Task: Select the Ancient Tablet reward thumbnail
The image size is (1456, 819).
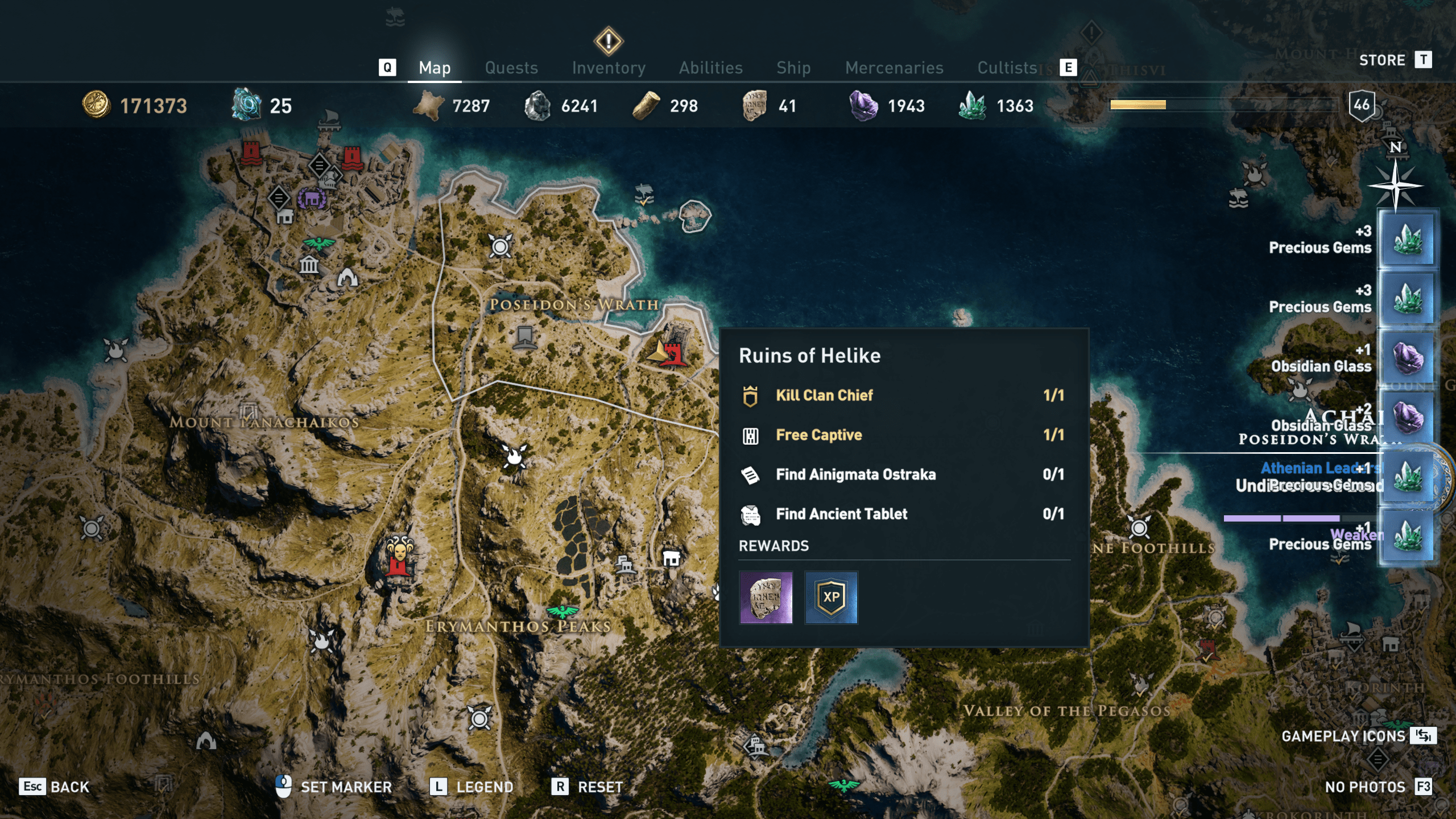Action: click(766, 598)
